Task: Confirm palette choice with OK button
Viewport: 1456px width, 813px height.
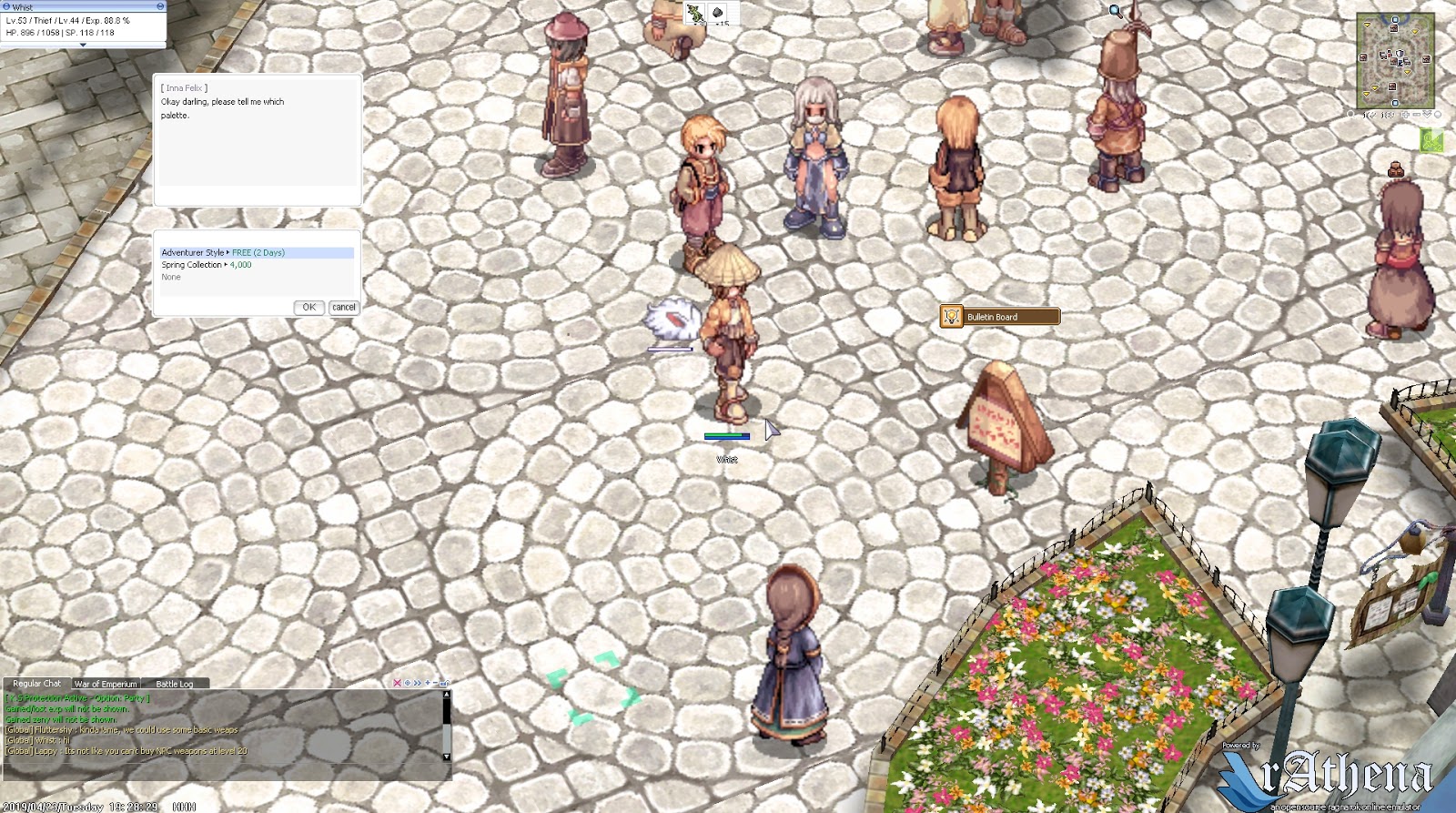Action: (x=308, y=308)
